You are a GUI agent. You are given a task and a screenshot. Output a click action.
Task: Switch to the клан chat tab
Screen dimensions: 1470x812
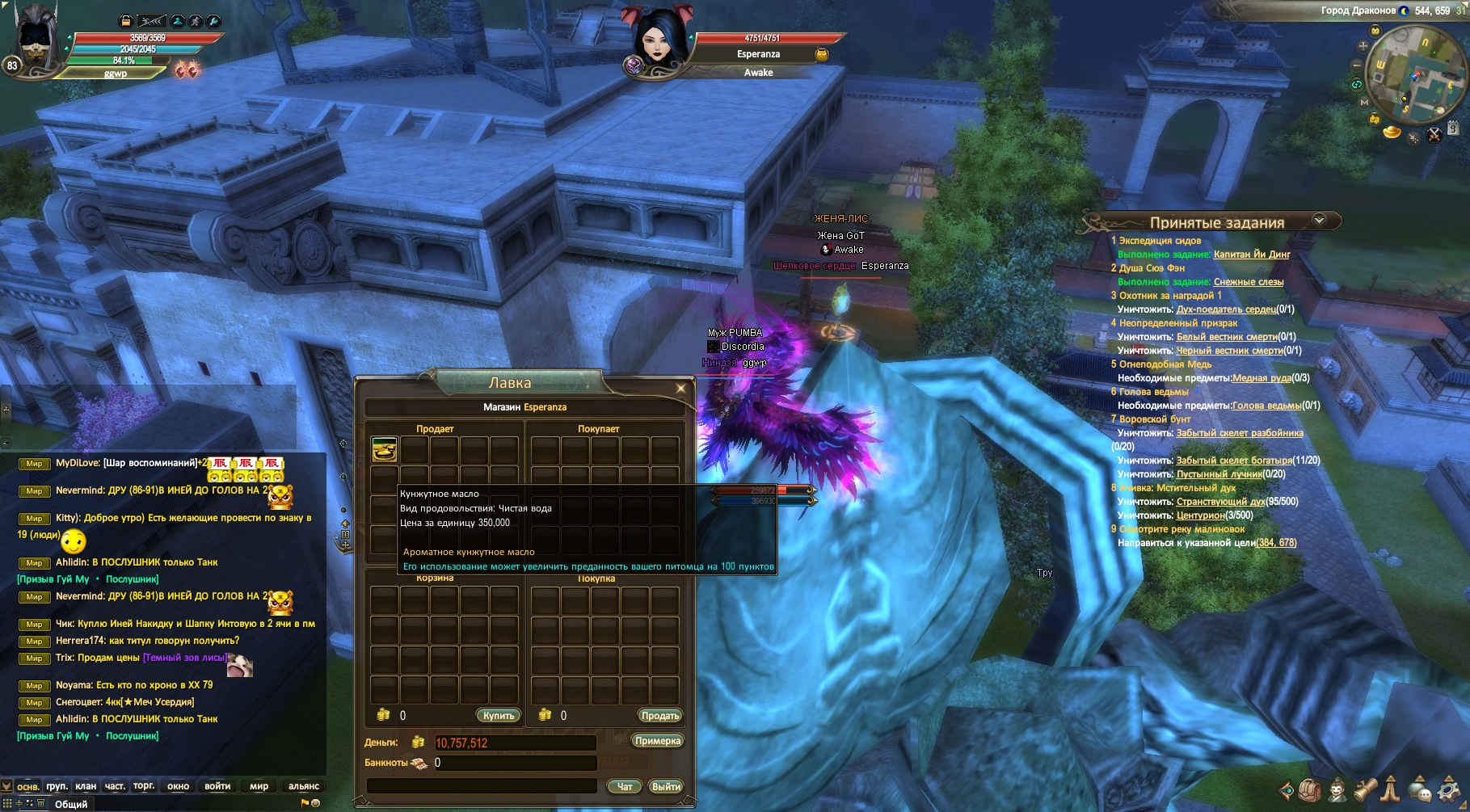86,786
